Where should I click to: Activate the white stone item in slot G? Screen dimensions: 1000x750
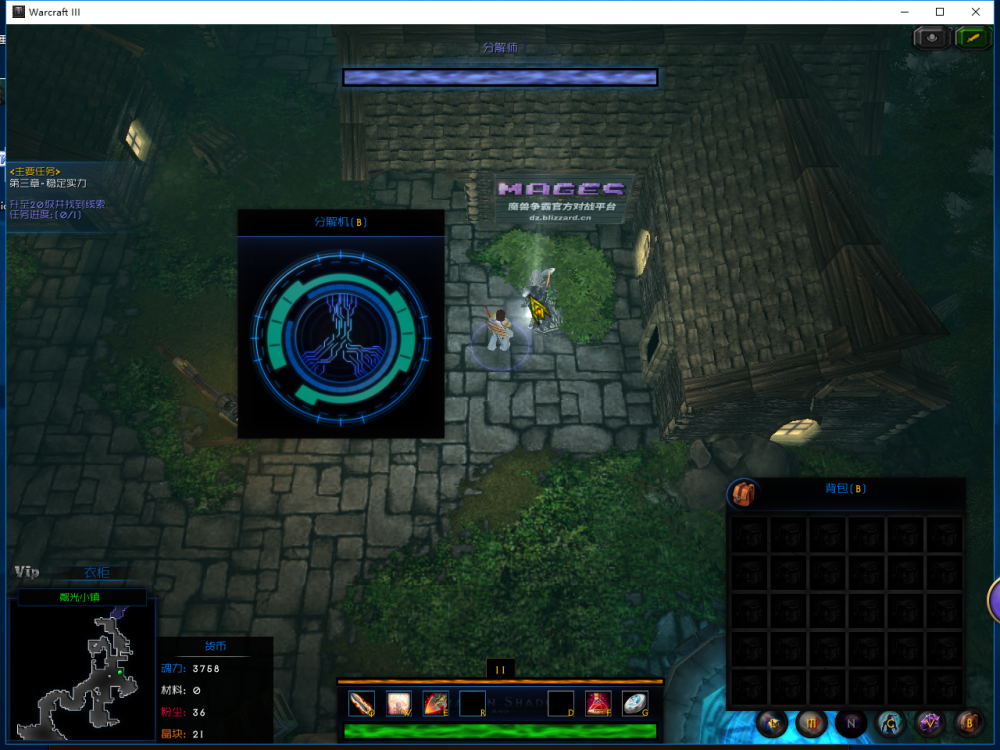pos(635,704)
